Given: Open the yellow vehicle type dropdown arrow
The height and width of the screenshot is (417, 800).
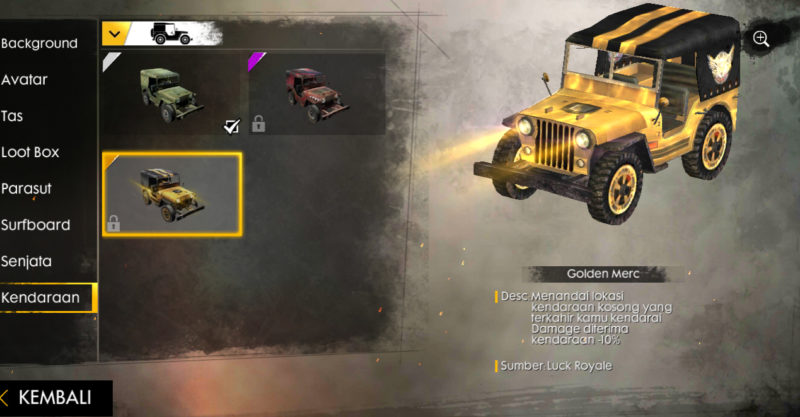Looking at the screenshot, I should pos(115,33).
